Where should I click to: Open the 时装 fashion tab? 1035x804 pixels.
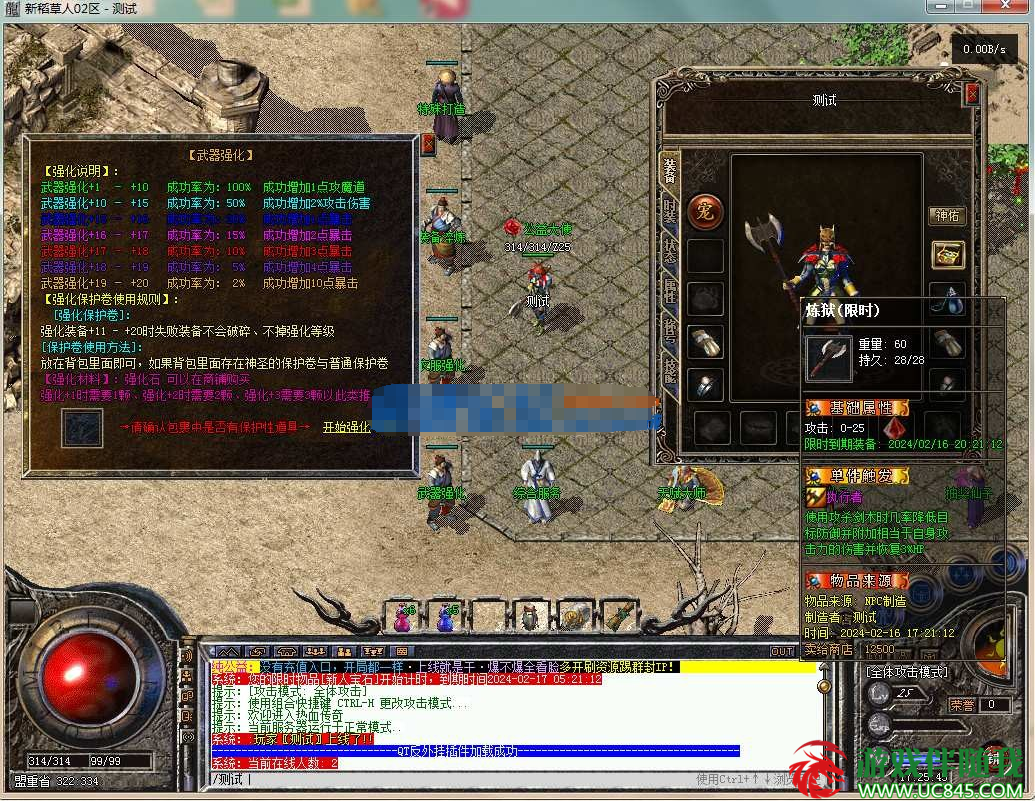[x=669, y=212]
